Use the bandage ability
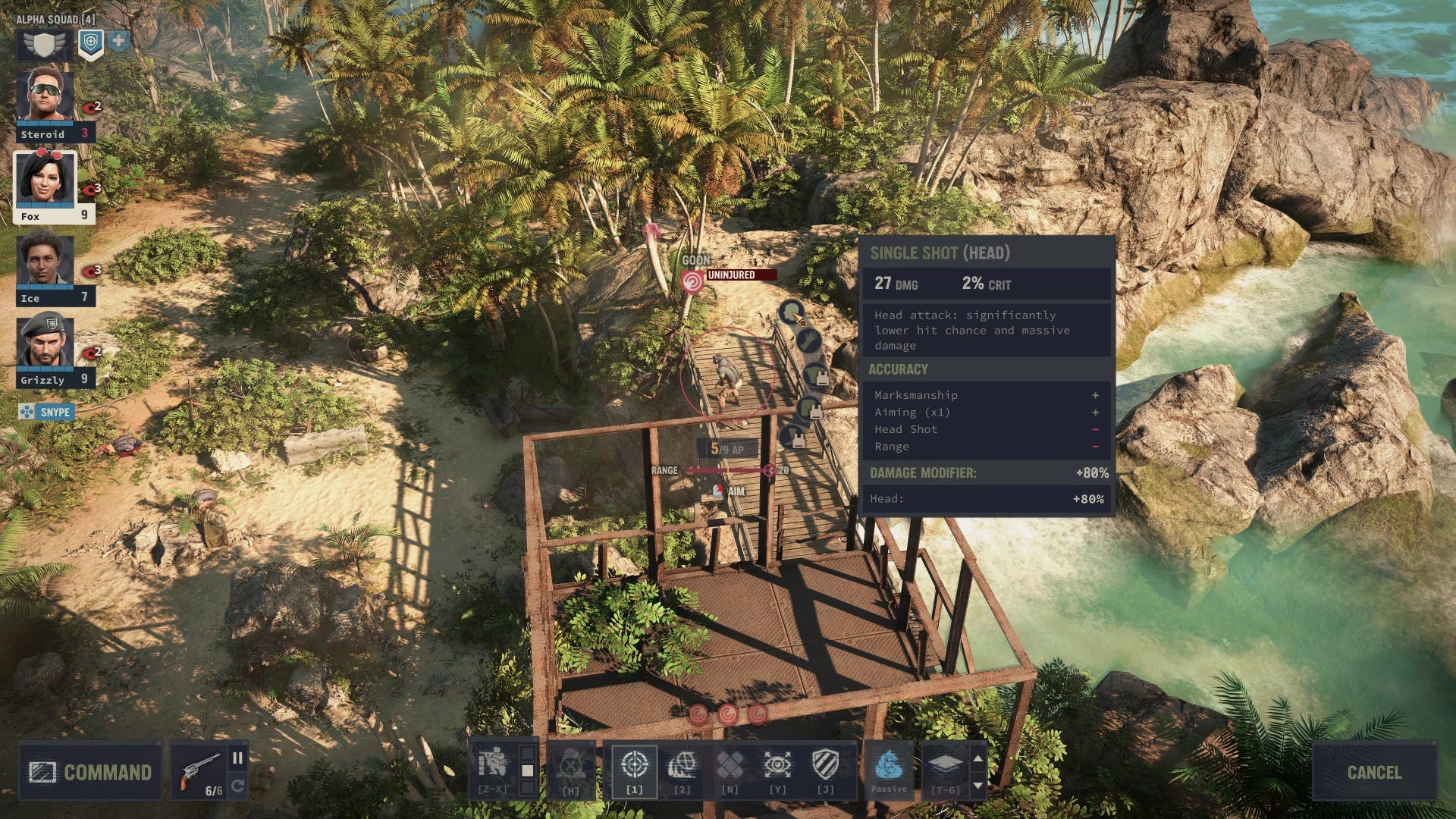 tap(730, 766)
